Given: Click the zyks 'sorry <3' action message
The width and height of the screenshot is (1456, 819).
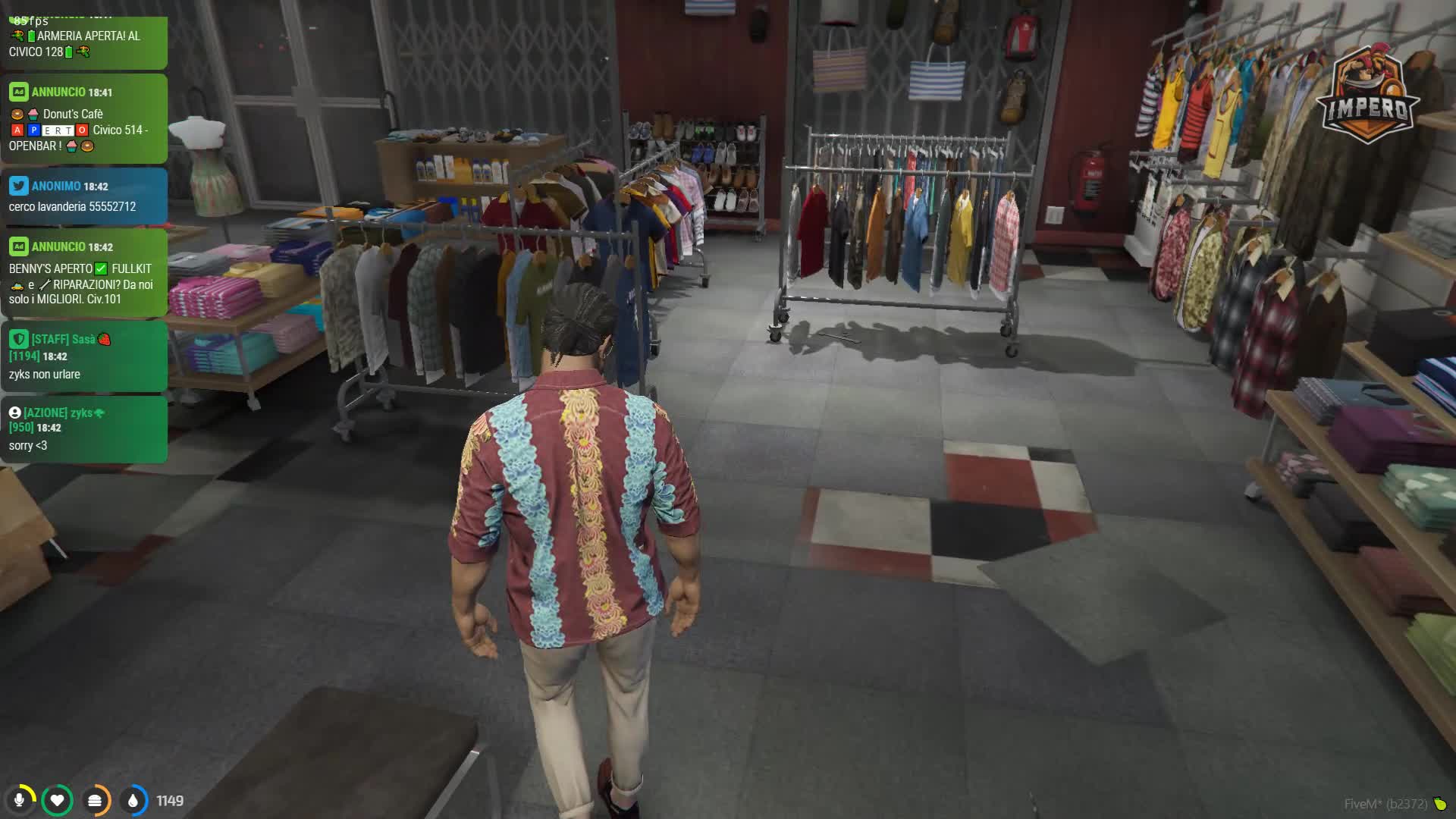Looking at the screenshot, I should point(83,429).
